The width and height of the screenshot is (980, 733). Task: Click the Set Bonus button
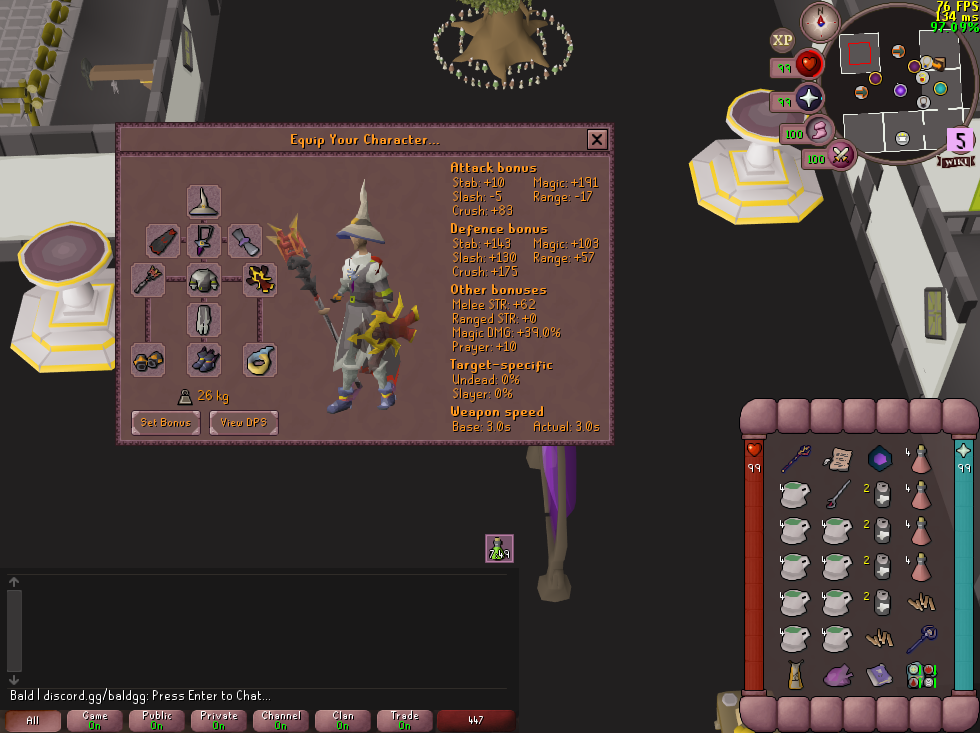(x=165, y=422)
